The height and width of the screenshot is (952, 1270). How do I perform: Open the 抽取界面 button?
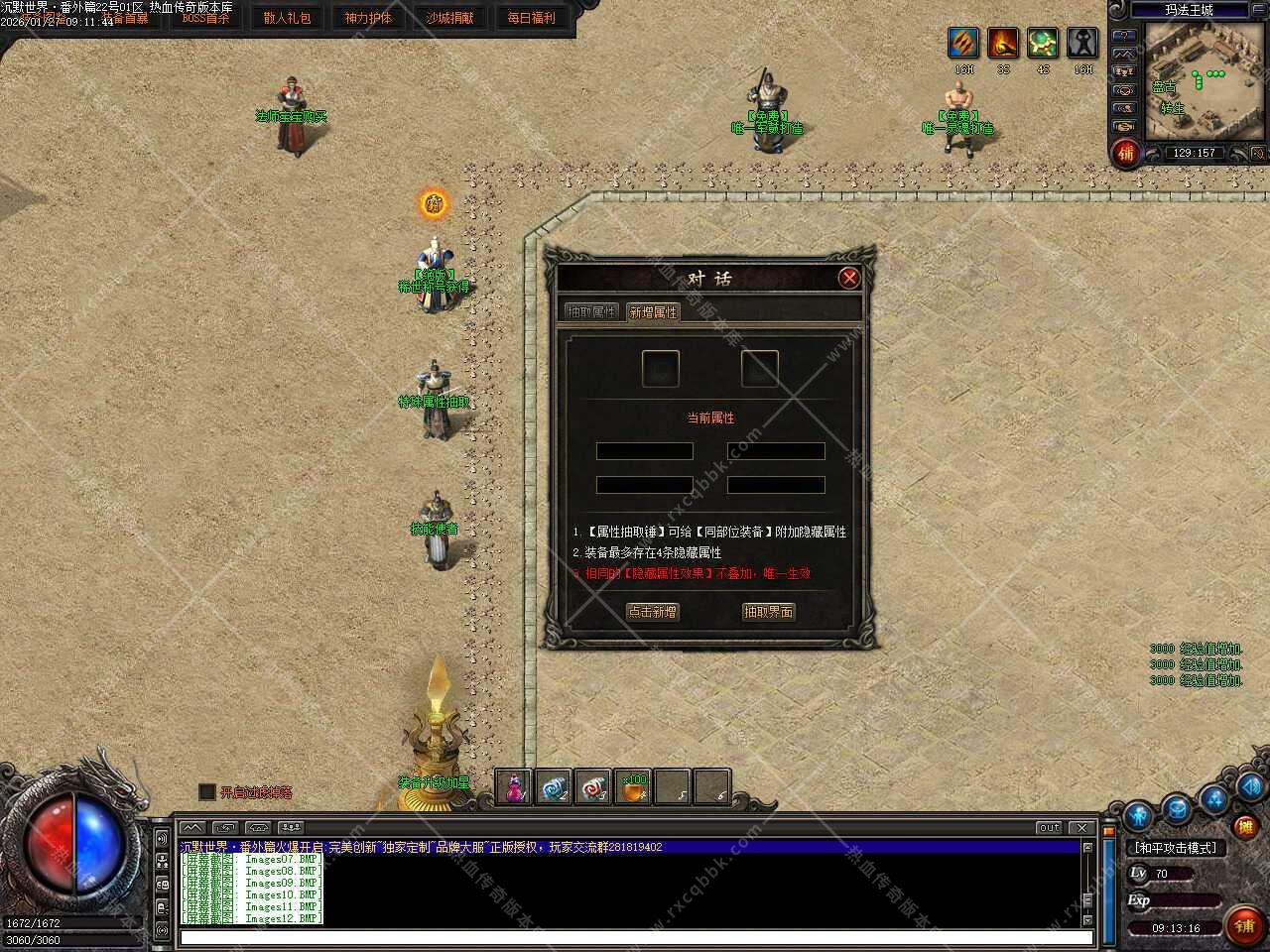[768, 612]
